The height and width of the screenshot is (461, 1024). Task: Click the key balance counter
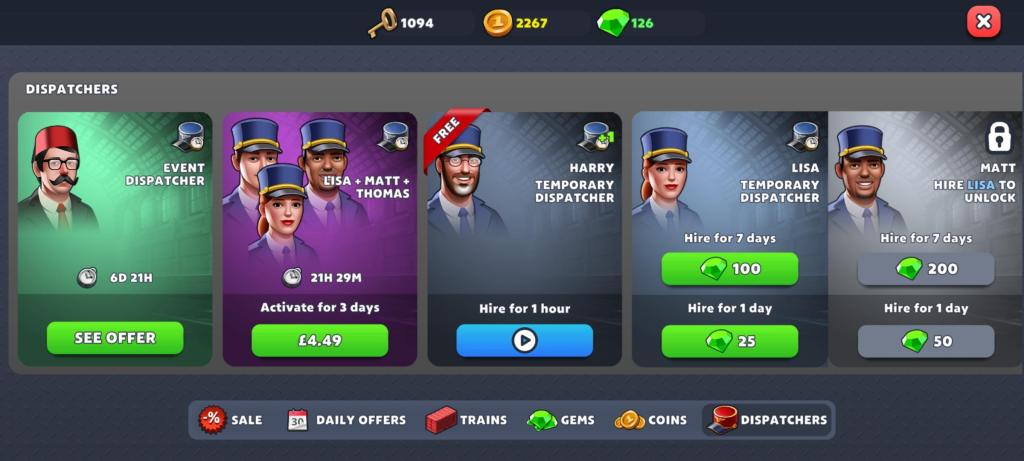pyautogui.click(x=401, y=22)
